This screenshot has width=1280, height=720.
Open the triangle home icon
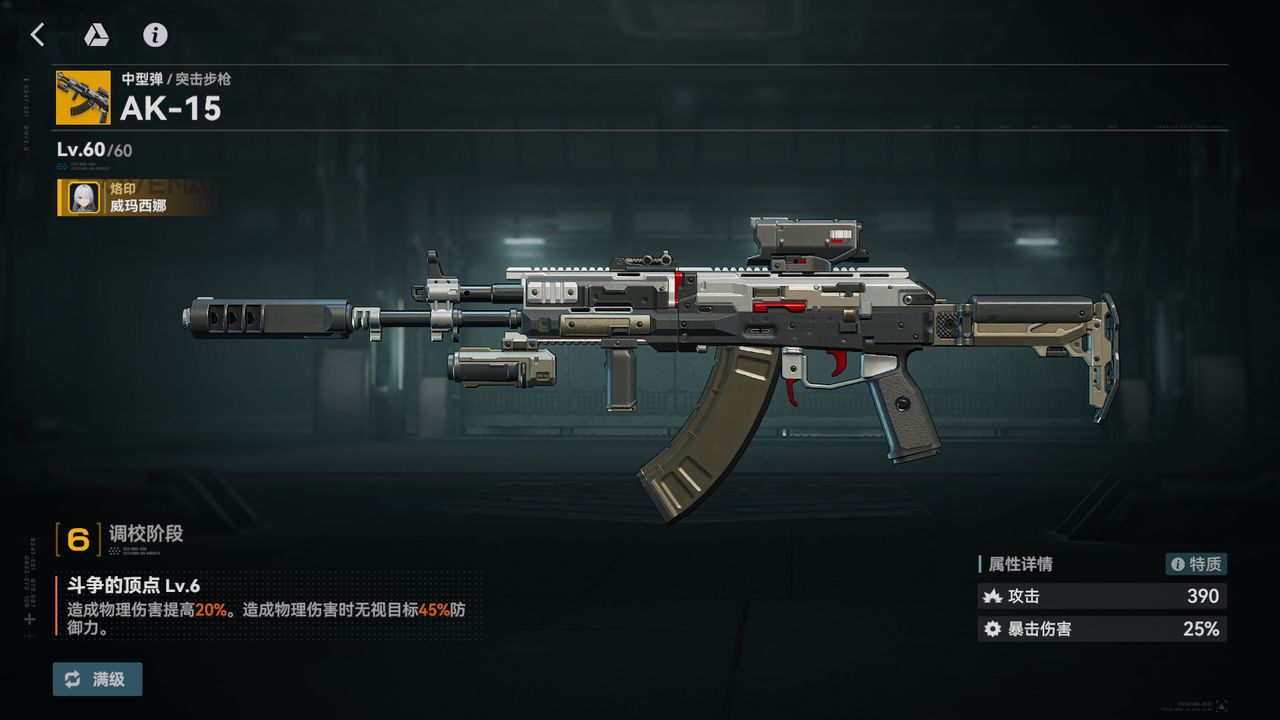point(96,35)
